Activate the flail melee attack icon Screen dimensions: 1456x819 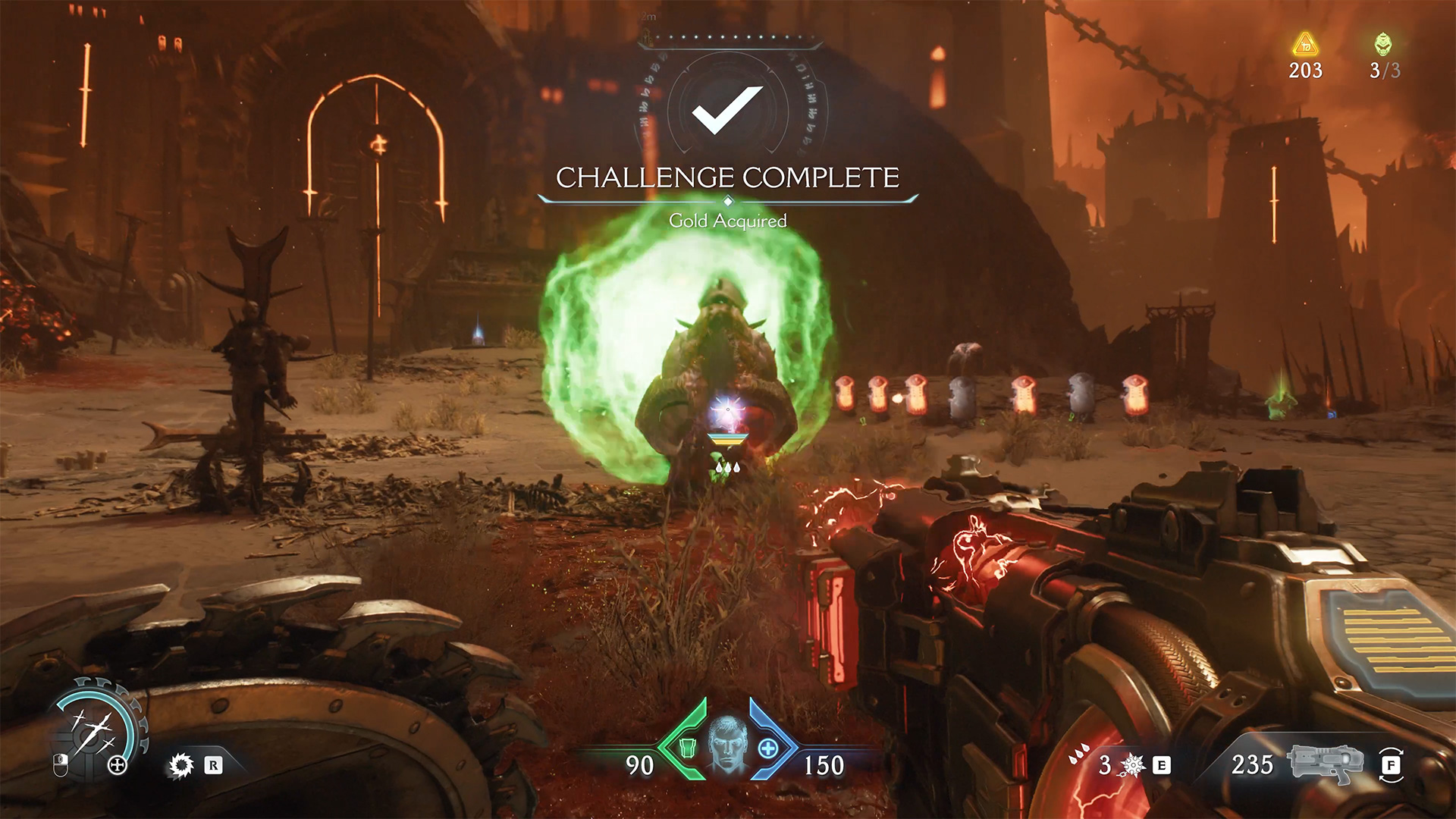click(x=1131, y=765)
